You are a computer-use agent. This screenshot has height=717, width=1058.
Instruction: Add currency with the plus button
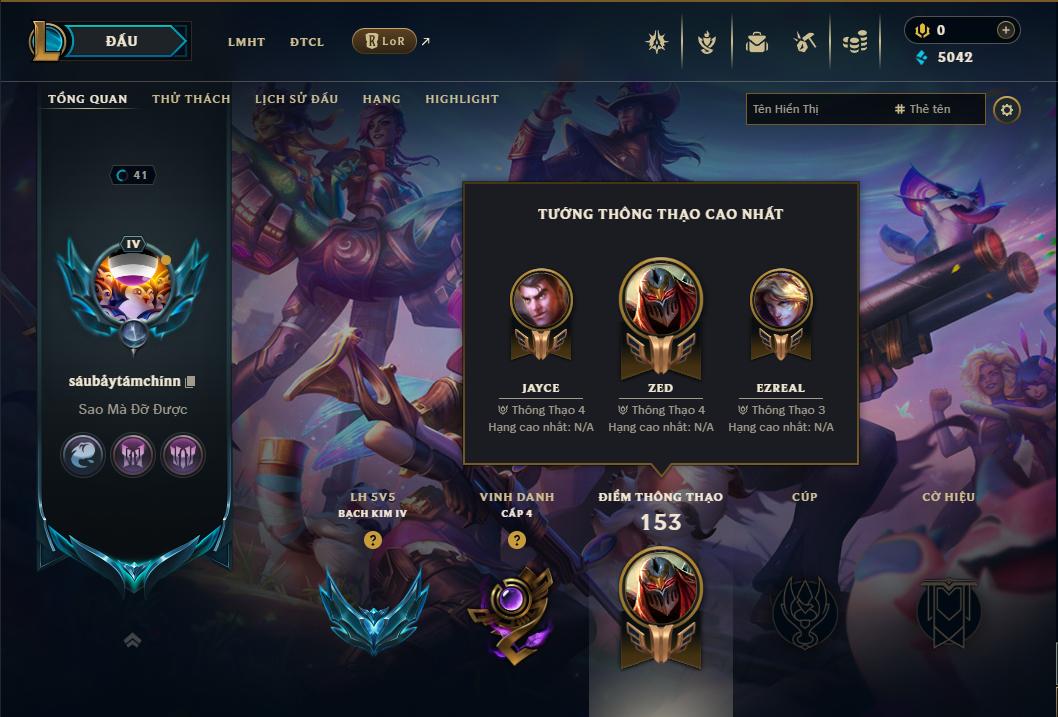(1005, 31)
